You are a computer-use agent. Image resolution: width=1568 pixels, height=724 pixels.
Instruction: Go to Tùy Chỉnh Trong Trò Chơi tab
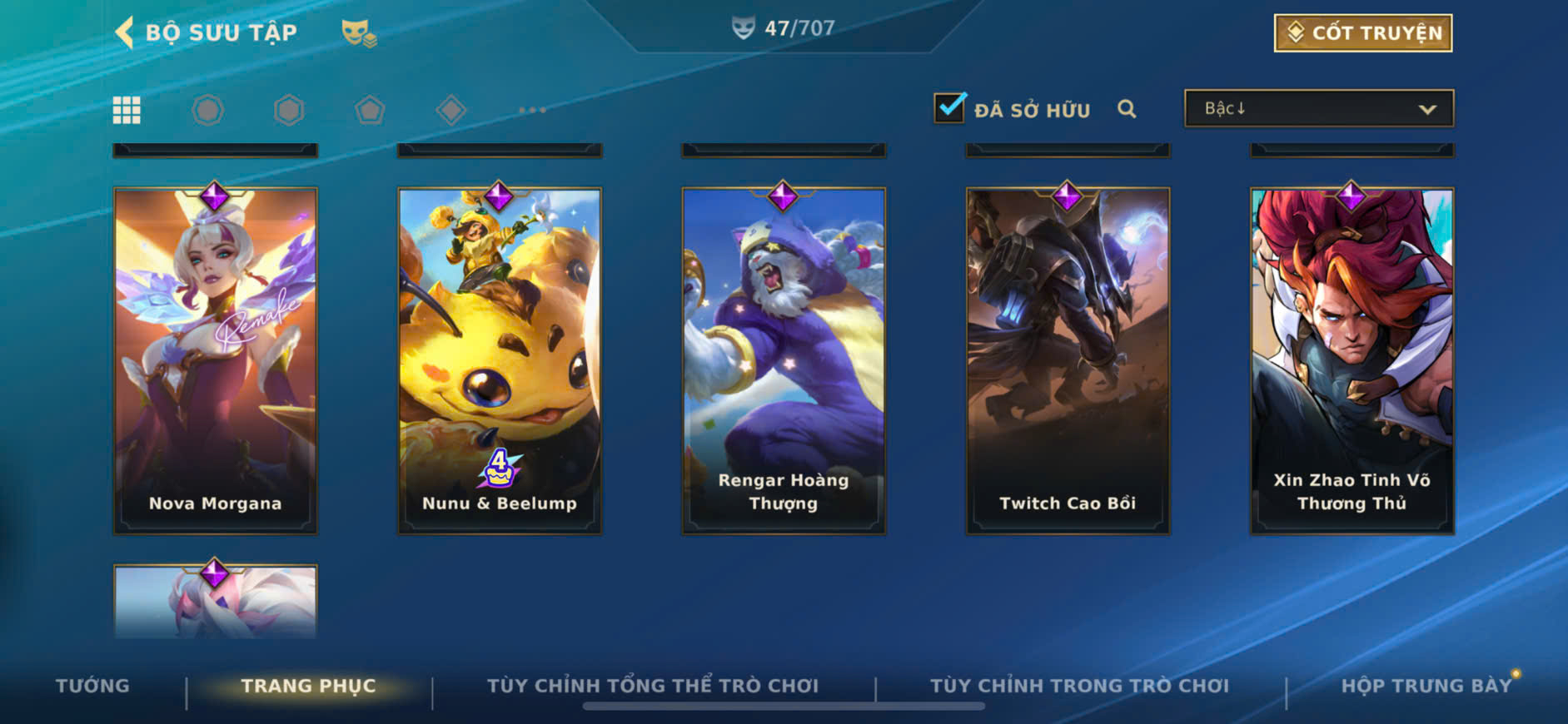coord(1079,686)
